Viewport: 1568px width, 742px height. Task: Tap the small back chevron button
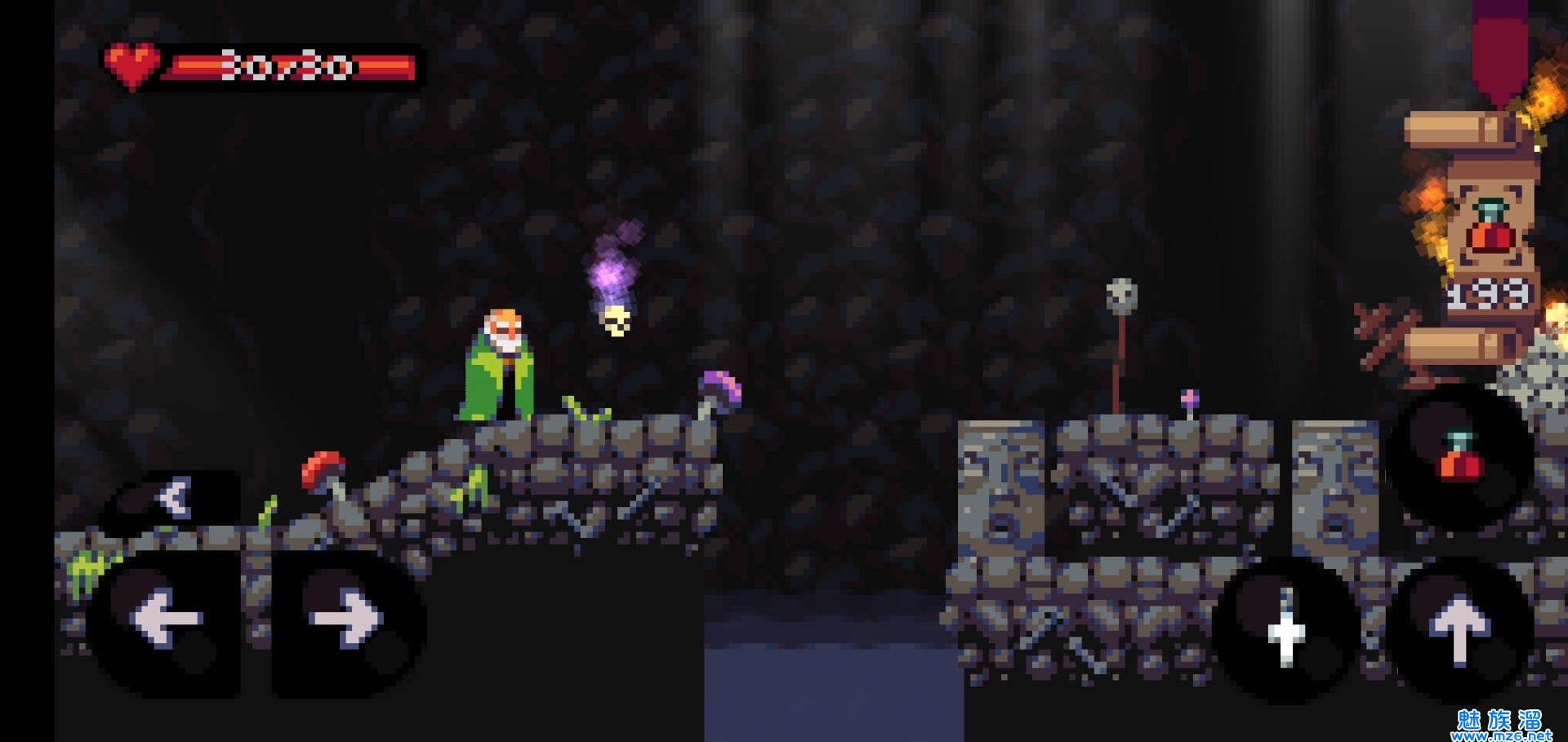[x=173, y=496]
